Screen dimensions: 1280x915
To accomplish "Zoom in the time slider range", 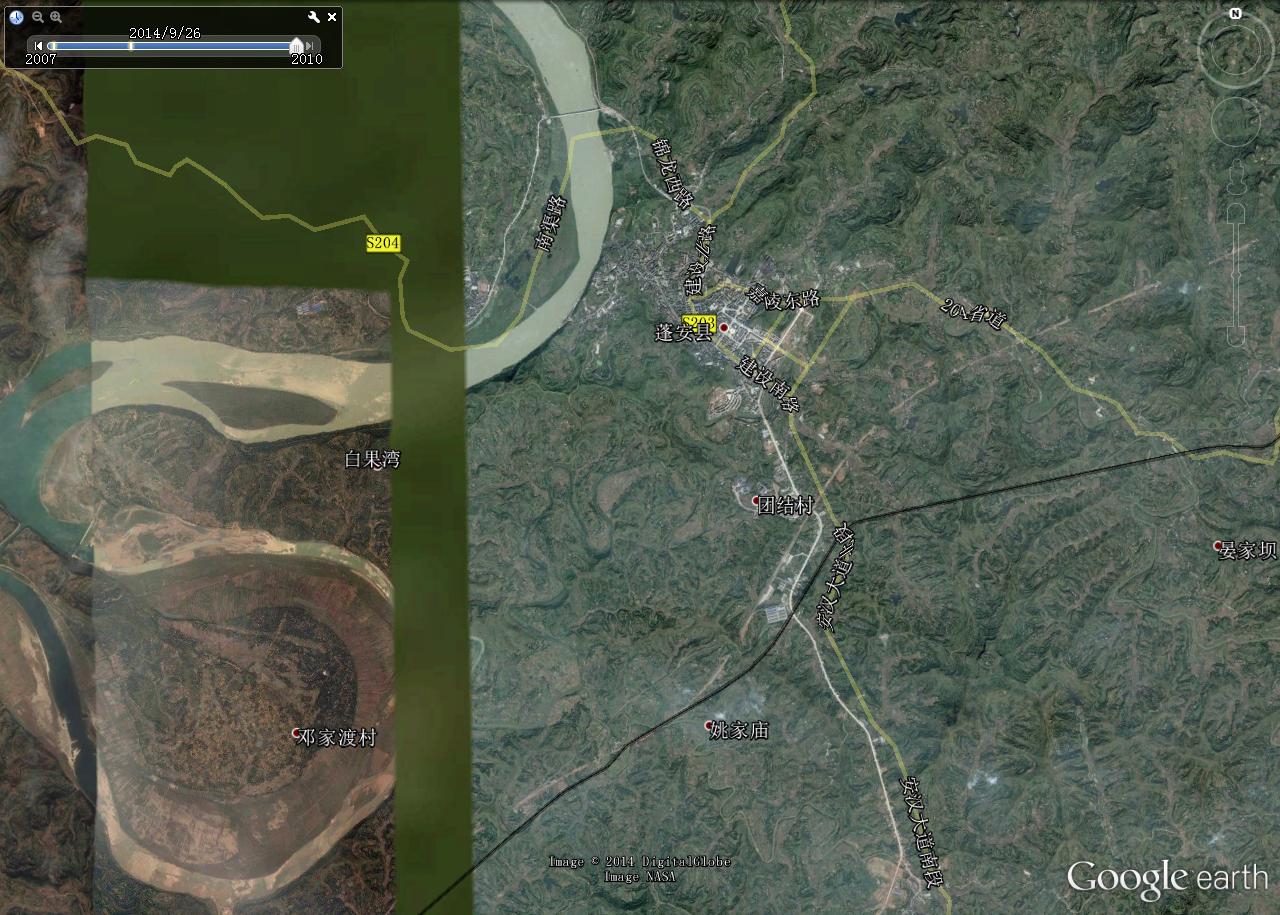I will [x=56, y=17].
